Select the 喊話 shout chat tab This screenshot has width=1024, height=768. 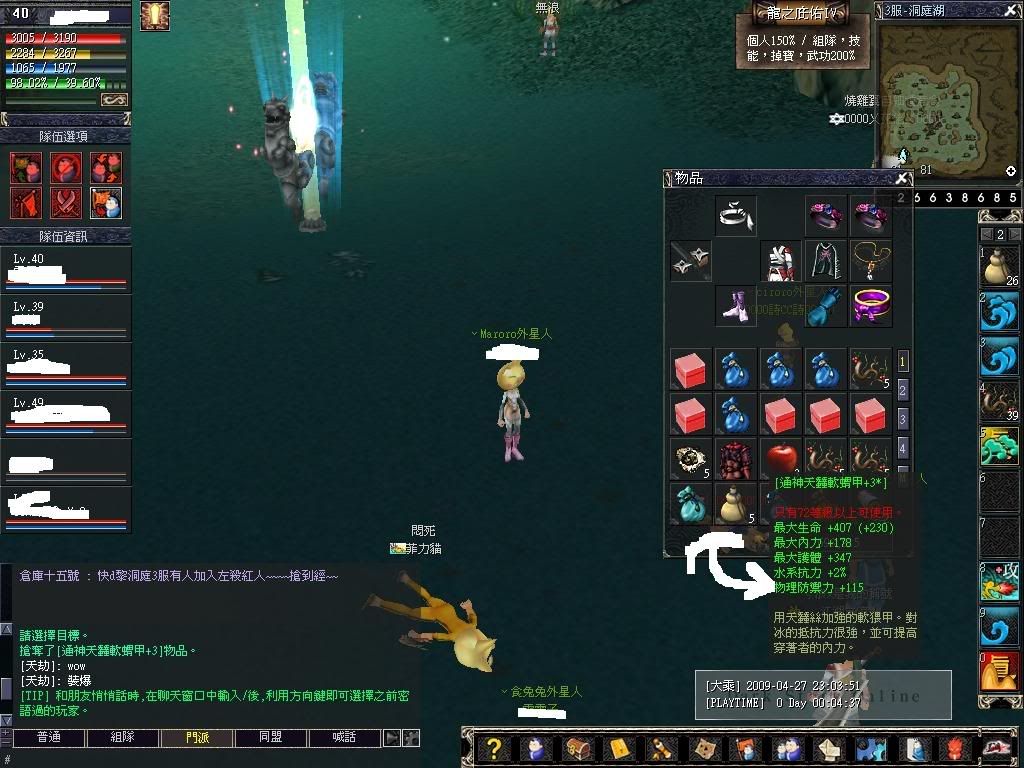(x=345, y=738)
